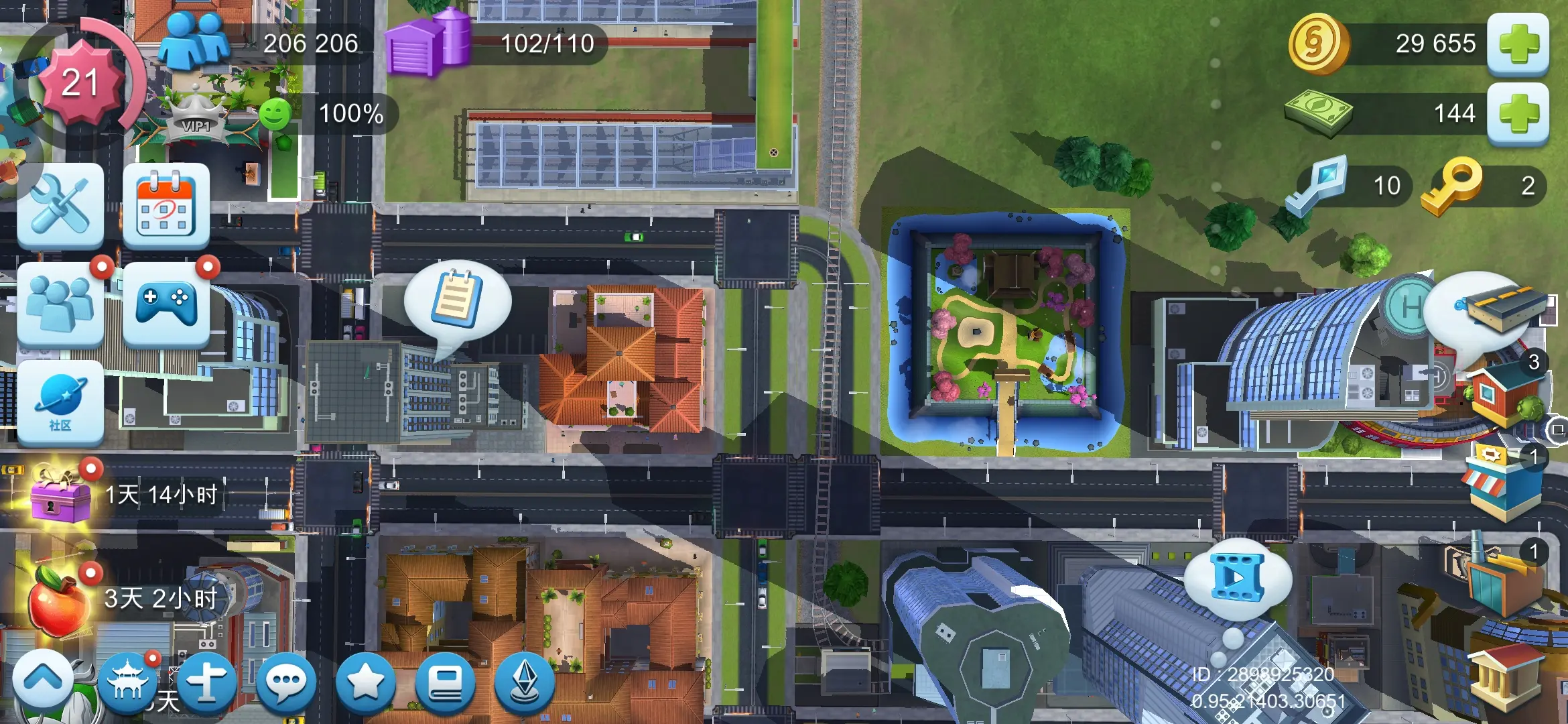Open the star icon menu
Screen dimensions: 1568x724
[x=365, y=682]
